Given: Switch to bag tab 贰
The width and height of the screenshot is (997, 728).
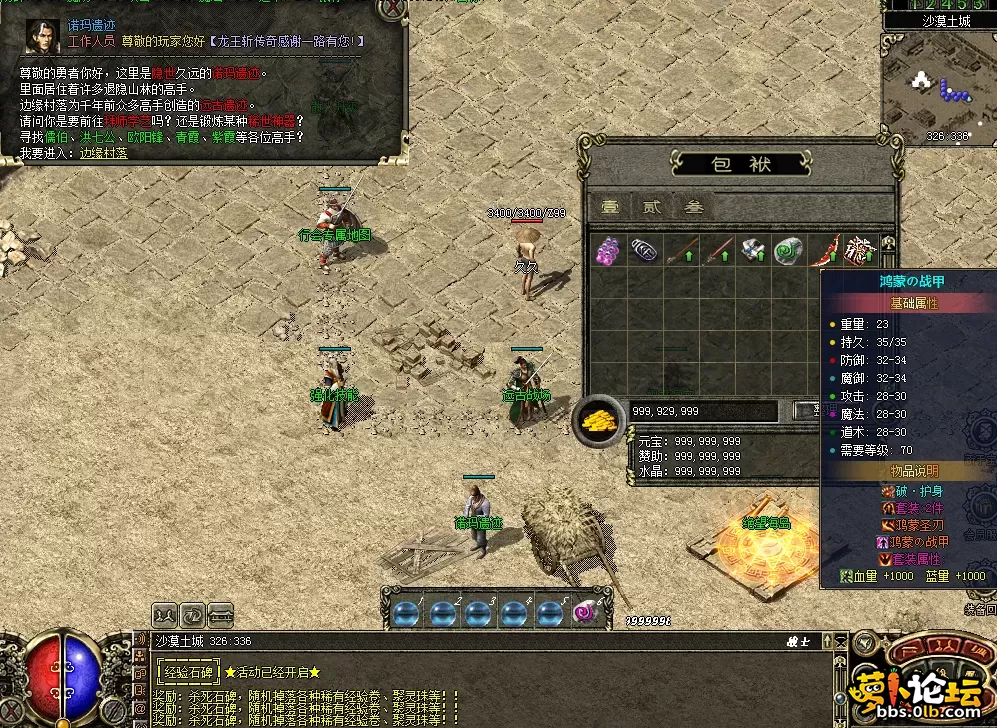Looking at the screenshot, I should [651, 207].
